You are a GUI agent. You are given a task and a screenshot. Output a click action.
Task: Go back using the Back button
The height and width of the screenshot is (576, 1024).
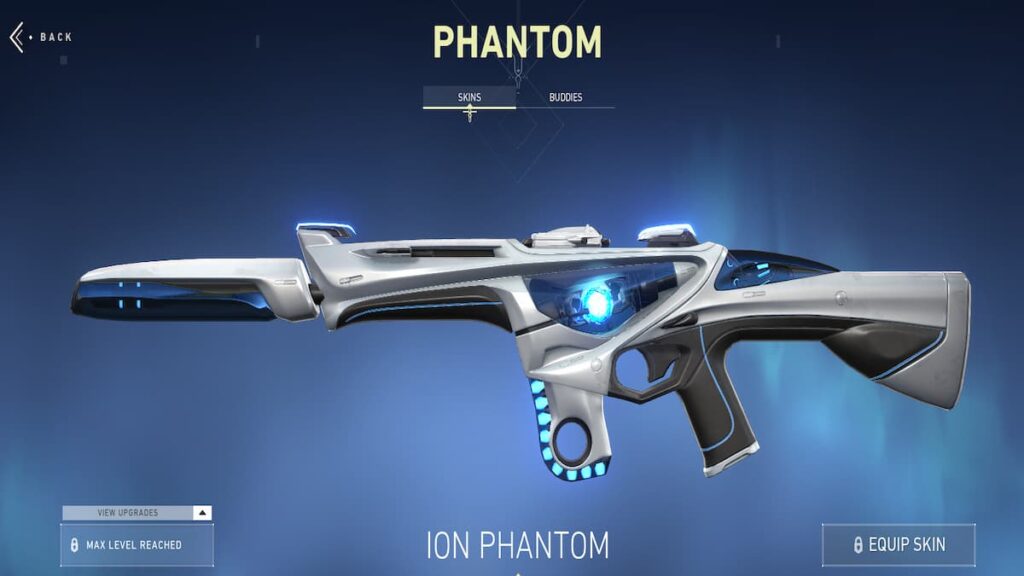click(x=41, y=37)
